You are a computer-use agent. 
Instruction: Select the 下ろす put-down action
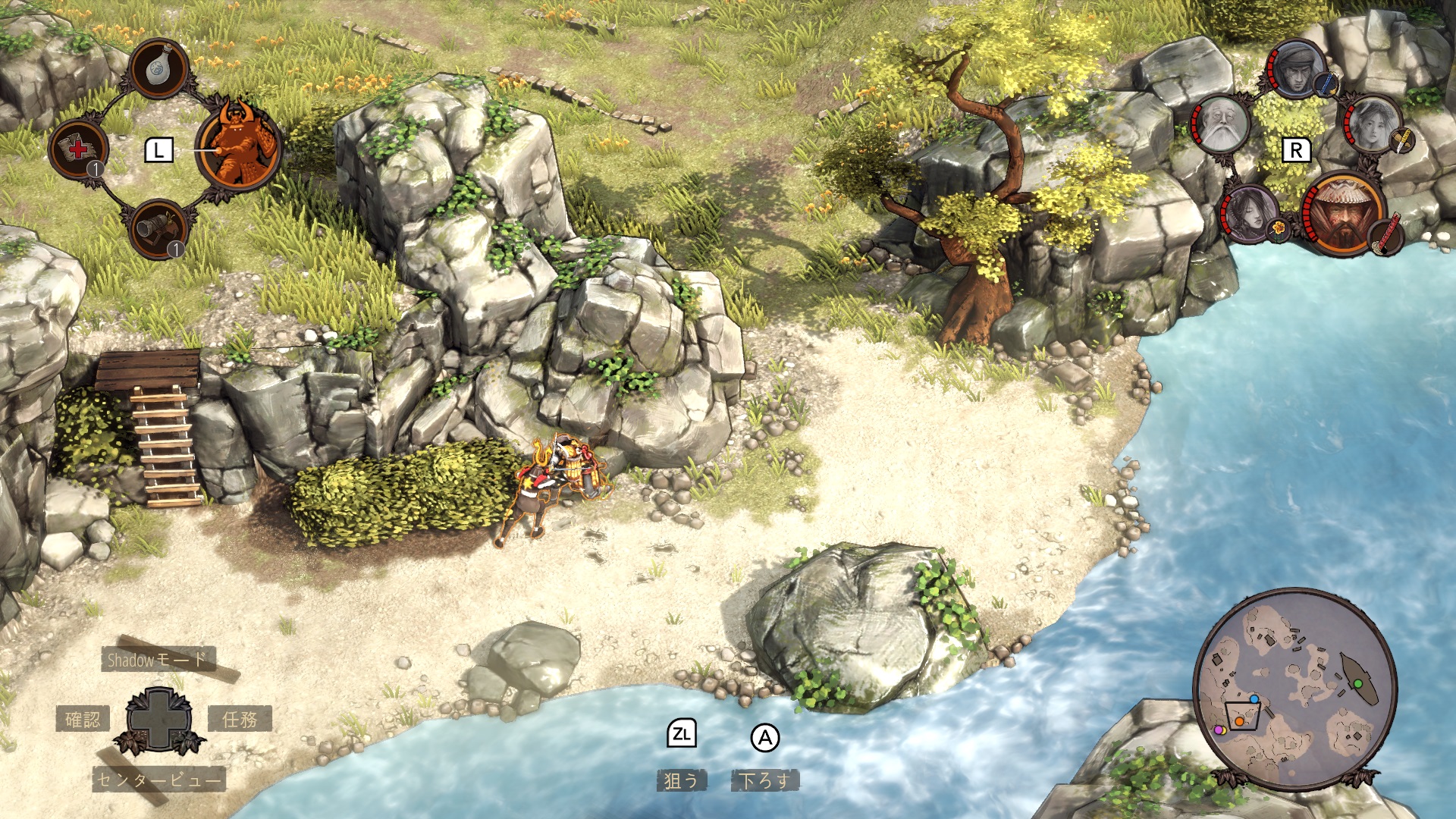pos(764,780)
